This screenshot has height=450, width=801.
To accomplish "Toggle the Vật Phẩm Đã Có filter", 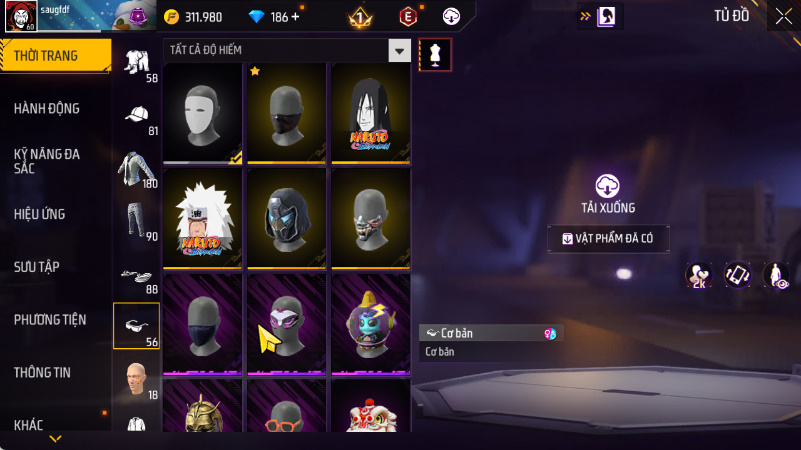I will 608,239.
